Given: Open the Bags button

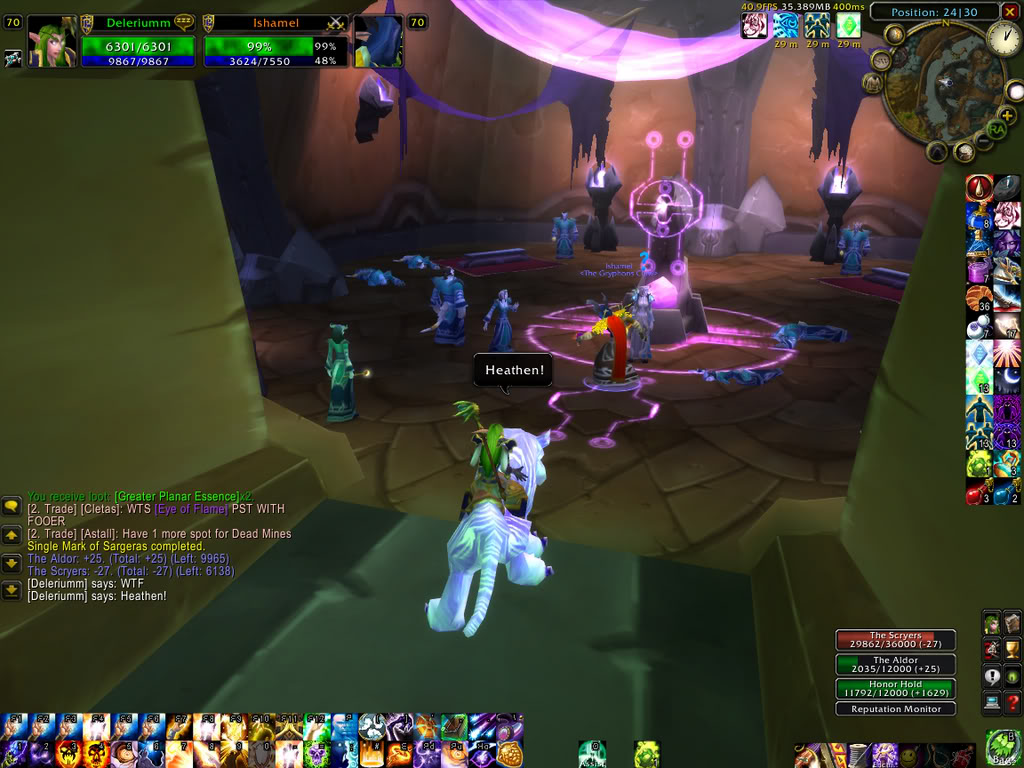Looking at the screenshot, I should point(1003,748).
